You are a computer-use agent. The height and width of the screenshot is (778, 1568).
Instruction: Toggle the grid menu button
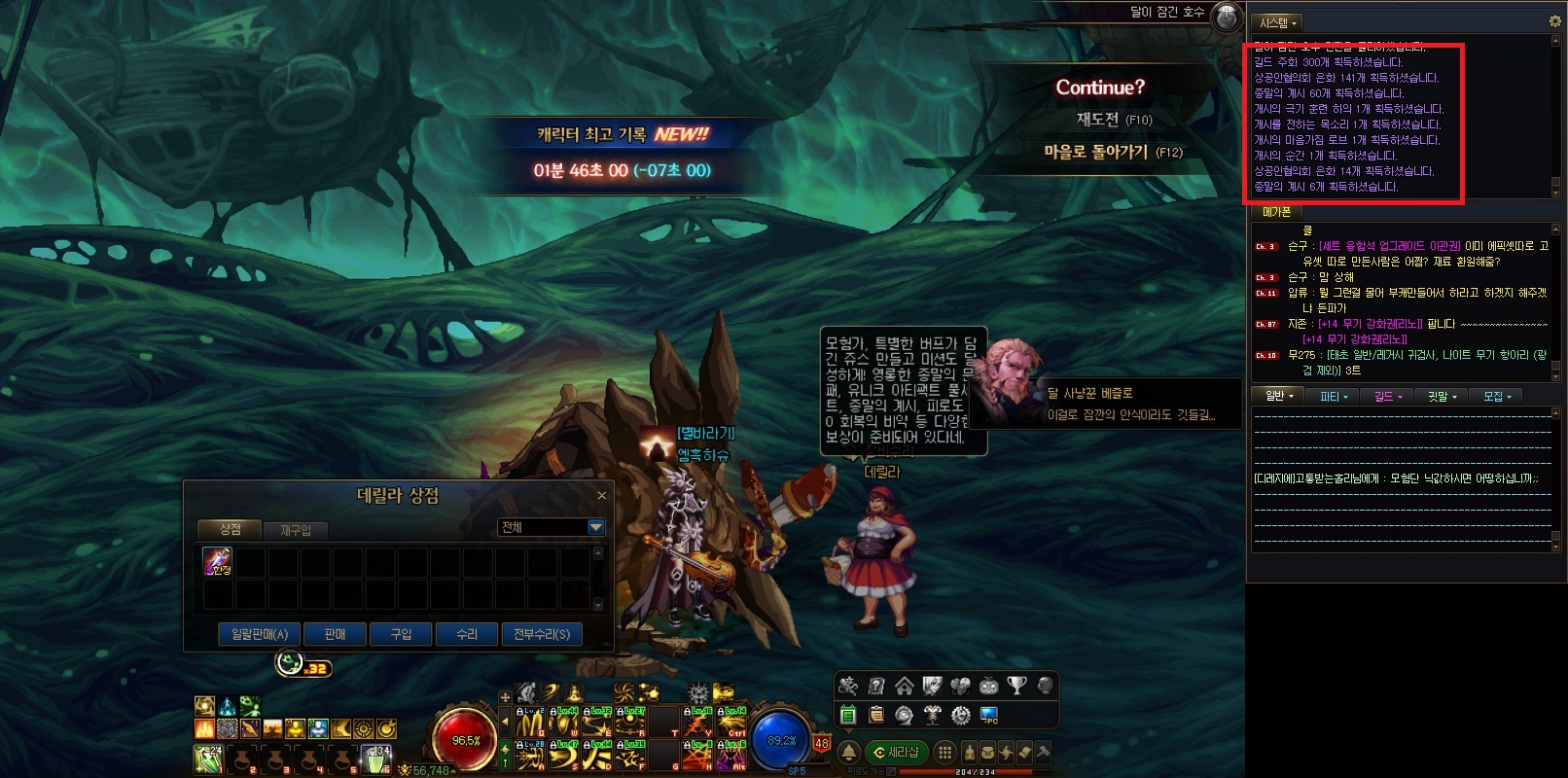coord(944,752)
